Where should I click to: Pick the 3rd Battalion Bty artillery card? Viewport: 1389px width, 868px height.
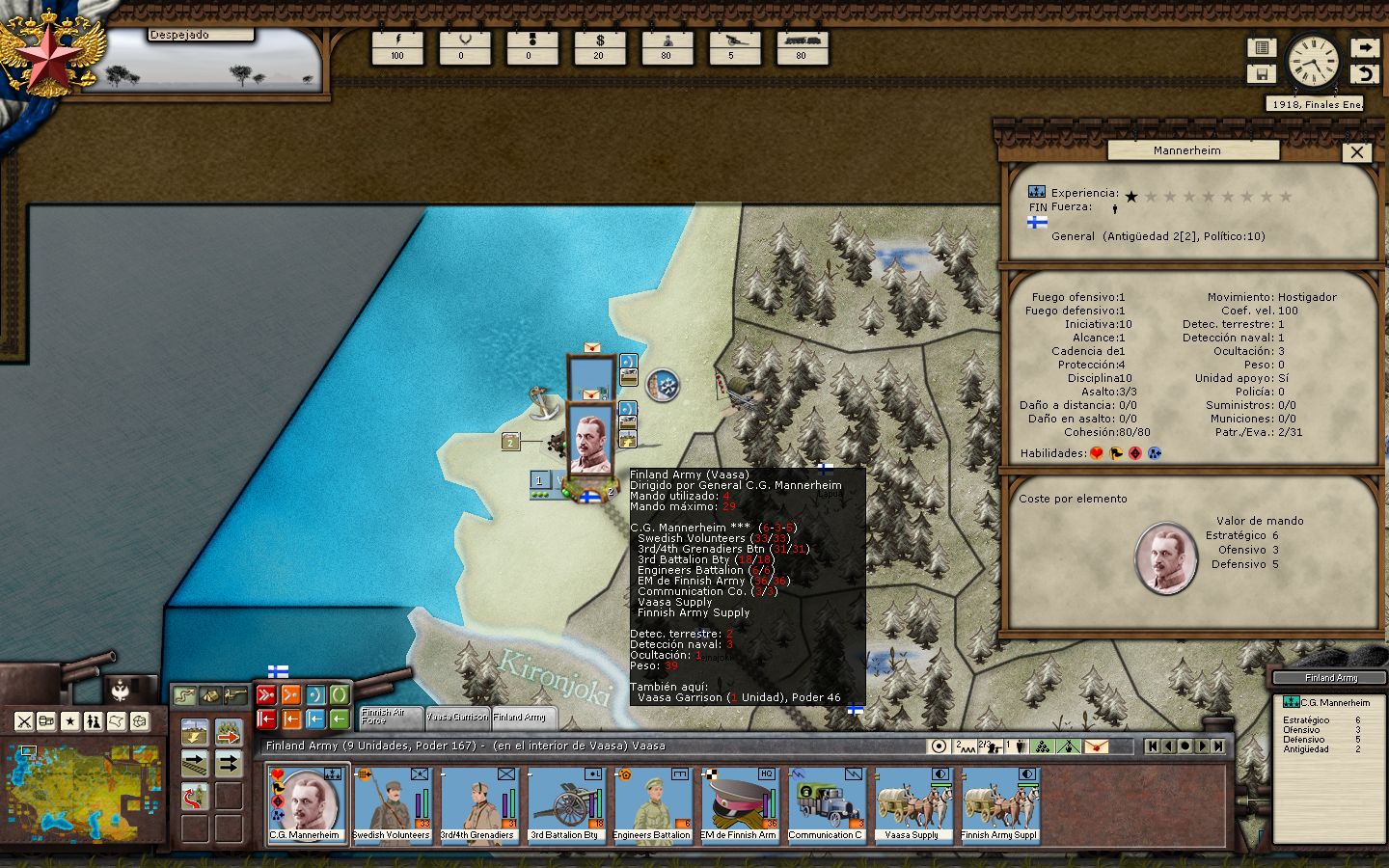click(565, 804)
